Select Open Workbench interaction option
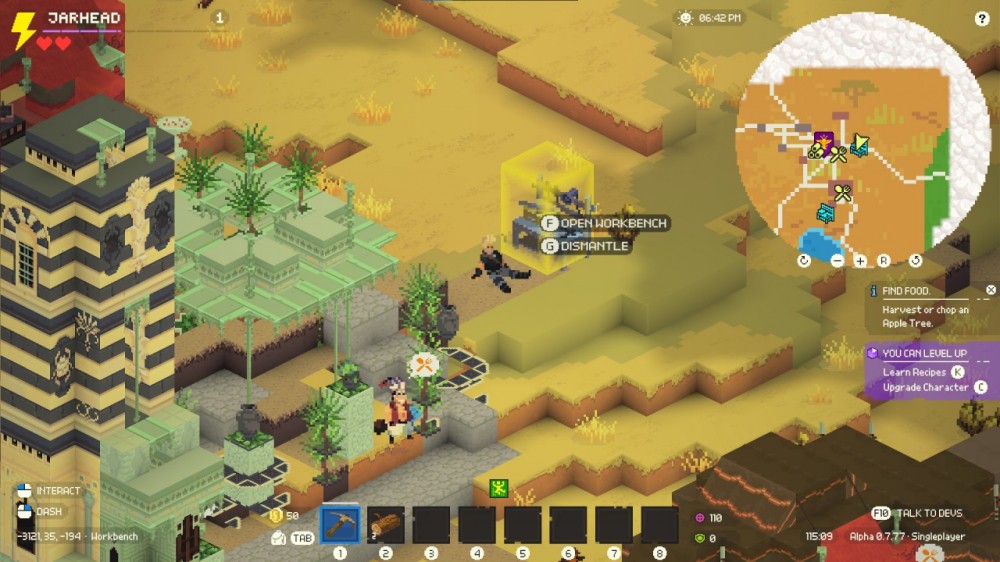 [x=606, y=223]
